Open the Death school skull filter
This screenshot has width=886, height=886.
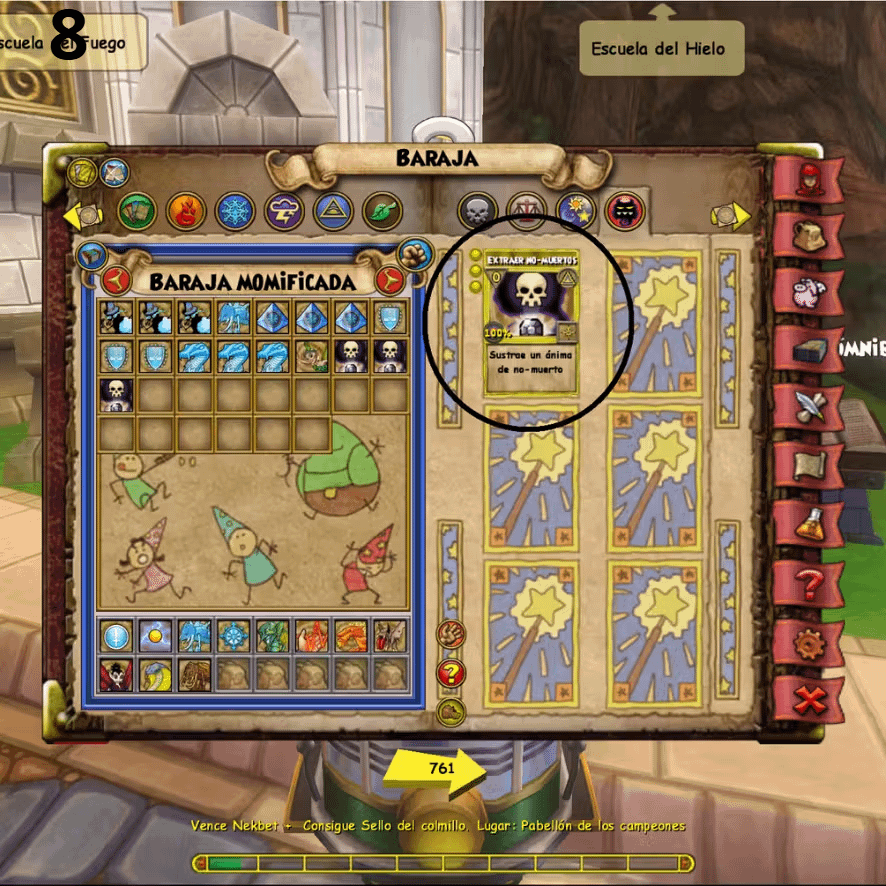pyautogui.click(x=477, y=211)
